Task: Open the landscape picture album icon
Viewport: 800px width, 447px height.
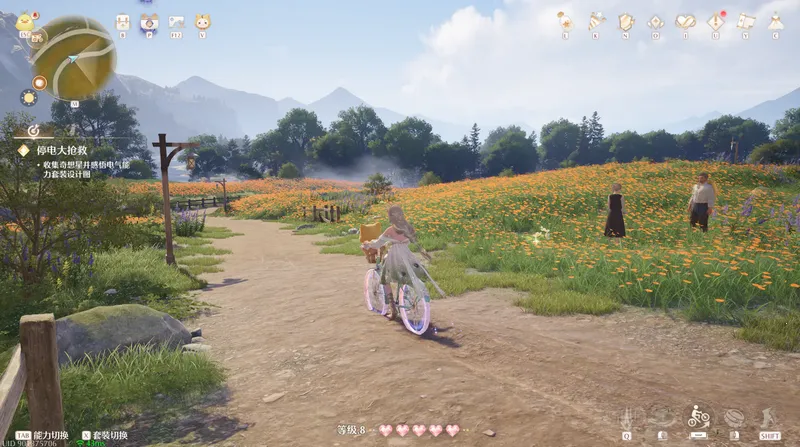Action: (176, 22)
